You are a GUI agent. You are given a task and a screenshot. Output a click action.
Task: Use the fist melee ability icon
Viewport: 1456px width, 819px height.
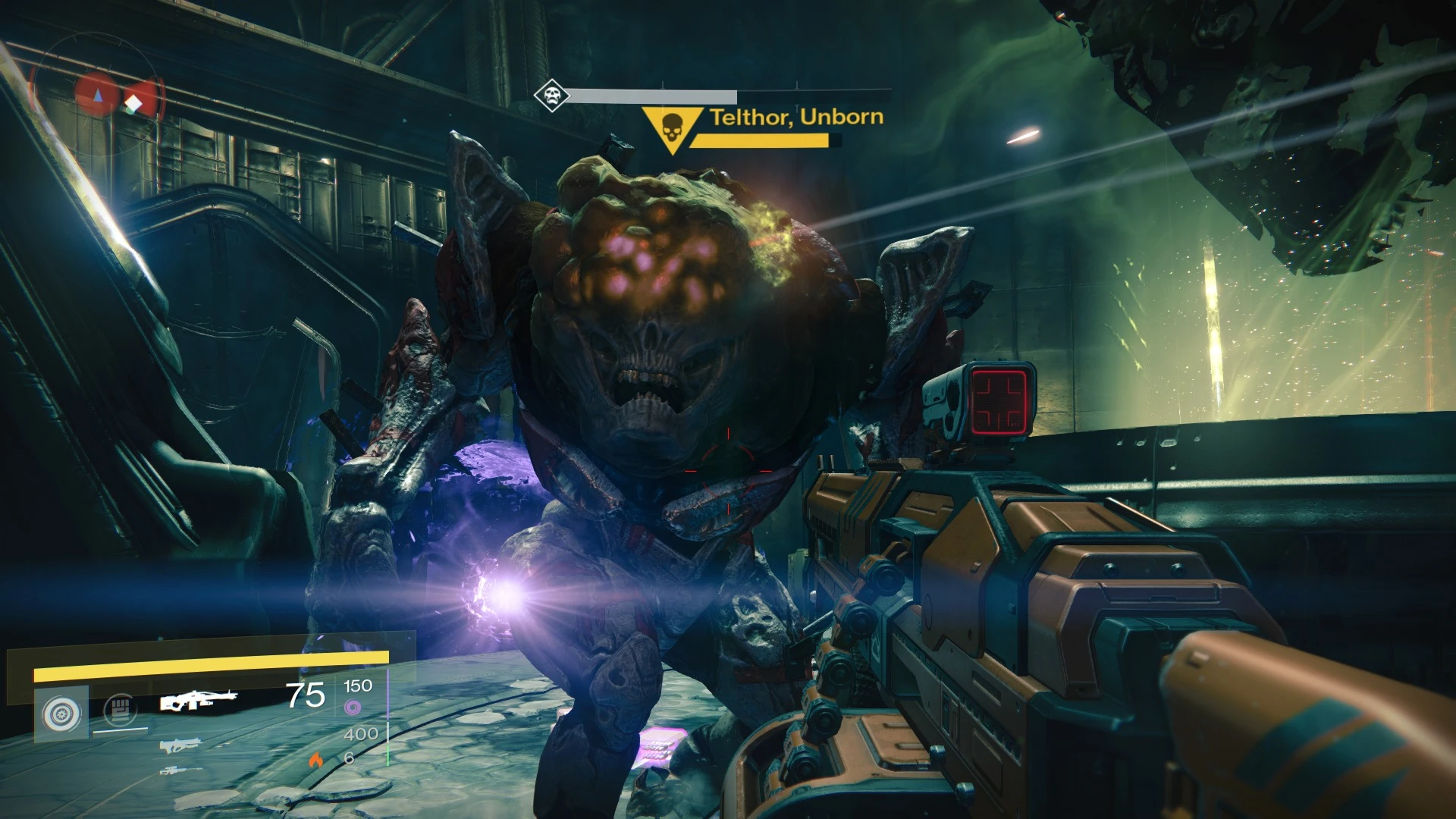pos(120,710)
